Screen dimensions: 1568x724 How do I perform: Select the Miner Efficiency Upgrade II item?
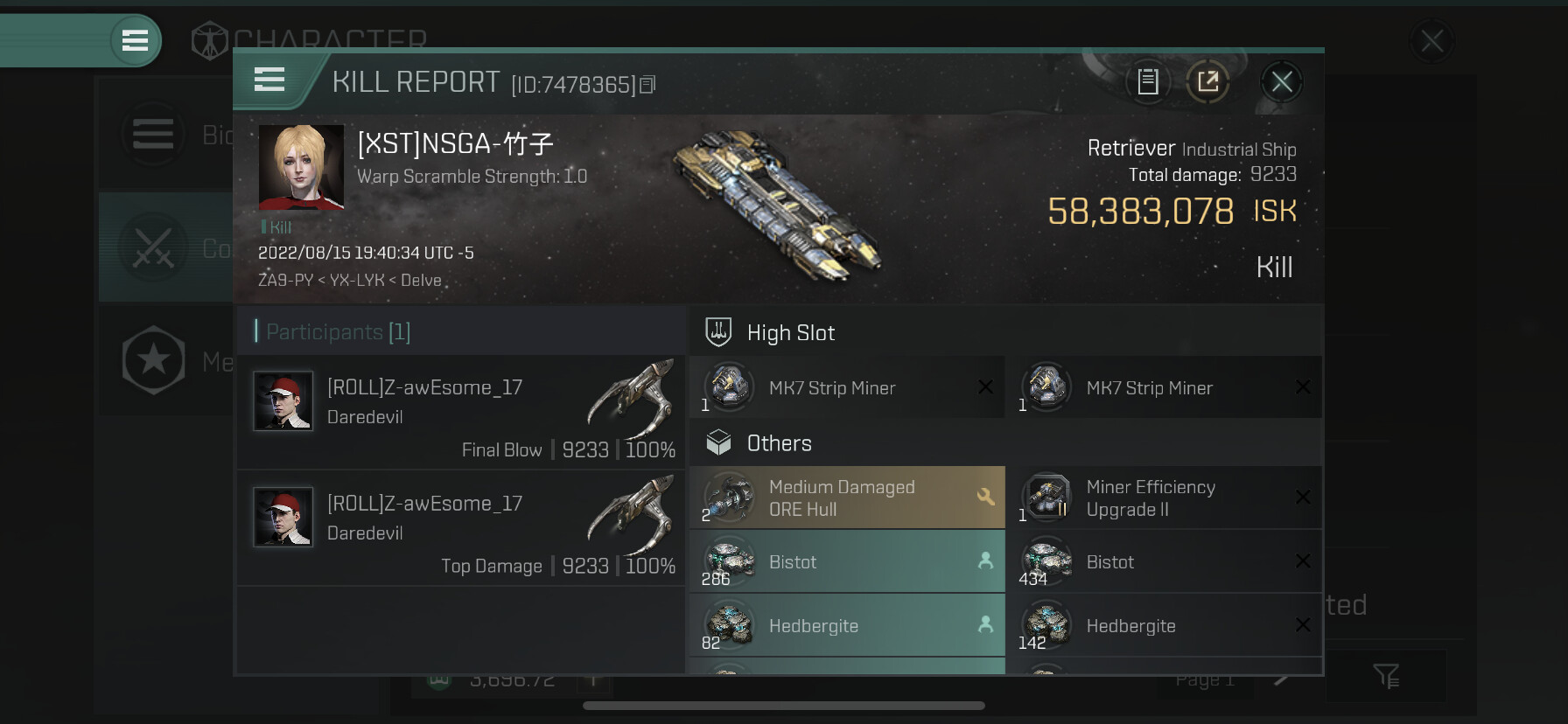point(1163,498)
